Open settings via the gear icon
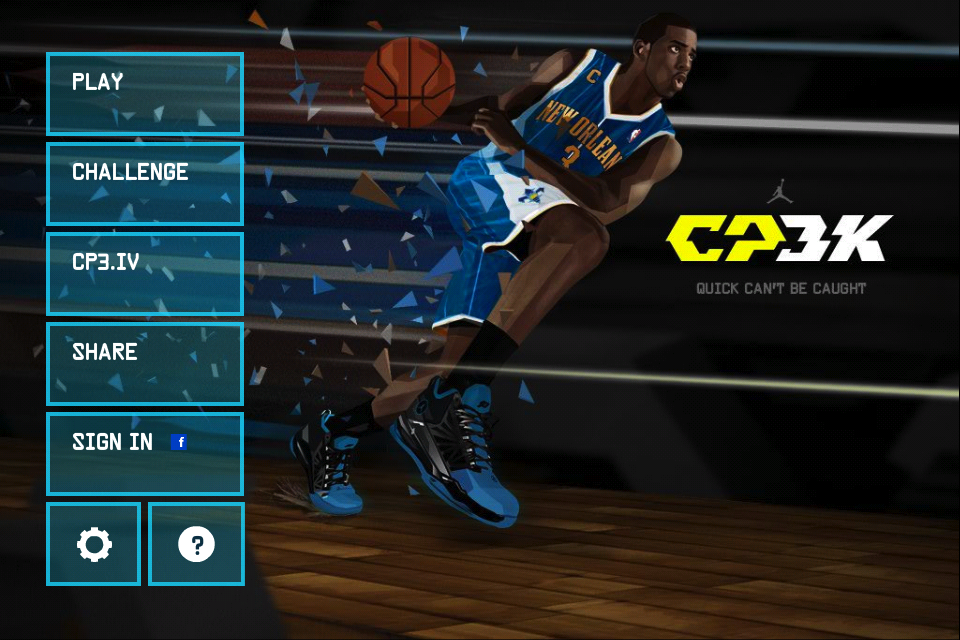Screen dimensions: 960x640 click(94, 544)
